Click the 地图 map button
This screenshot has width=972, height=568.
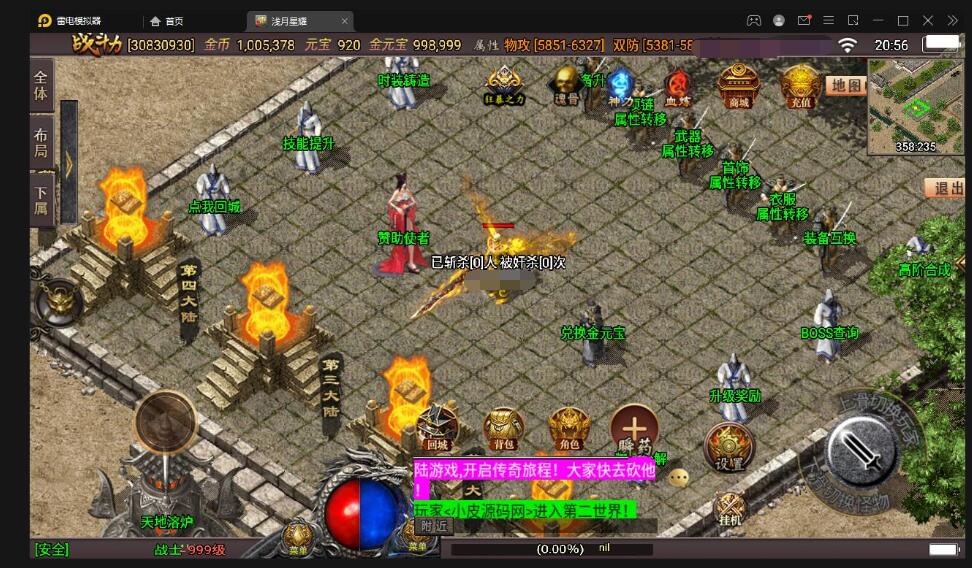point(846,86)
